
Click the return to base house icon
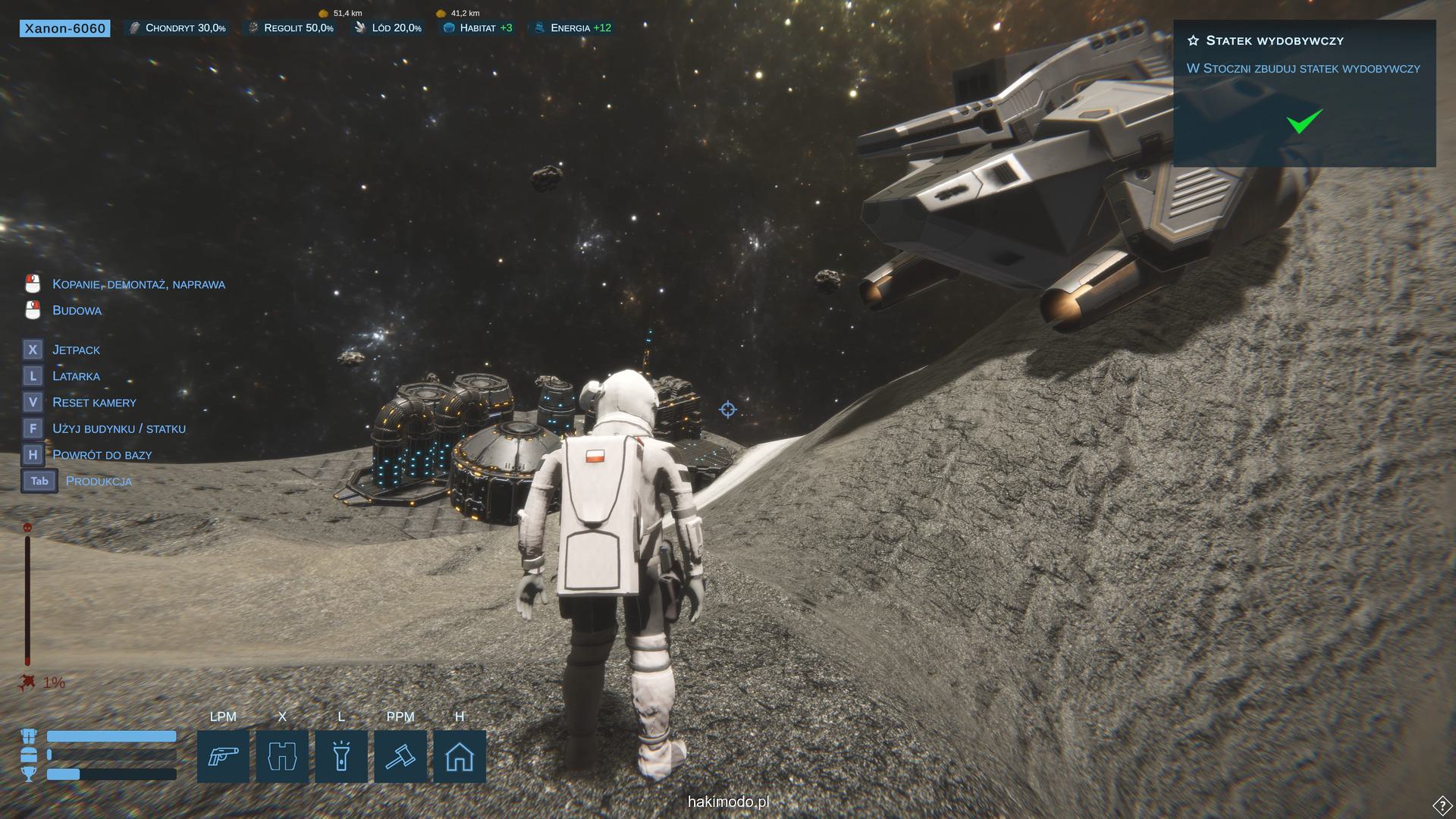[460, 756]
